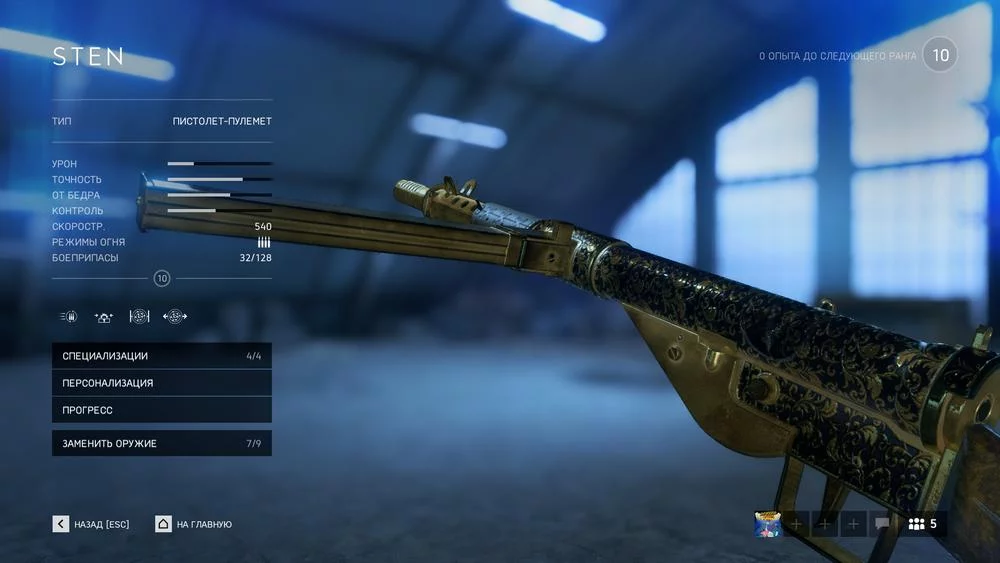Return home via На главную button
The height and width of the screenshot is (563, 1000).
(x=194, y=524)
